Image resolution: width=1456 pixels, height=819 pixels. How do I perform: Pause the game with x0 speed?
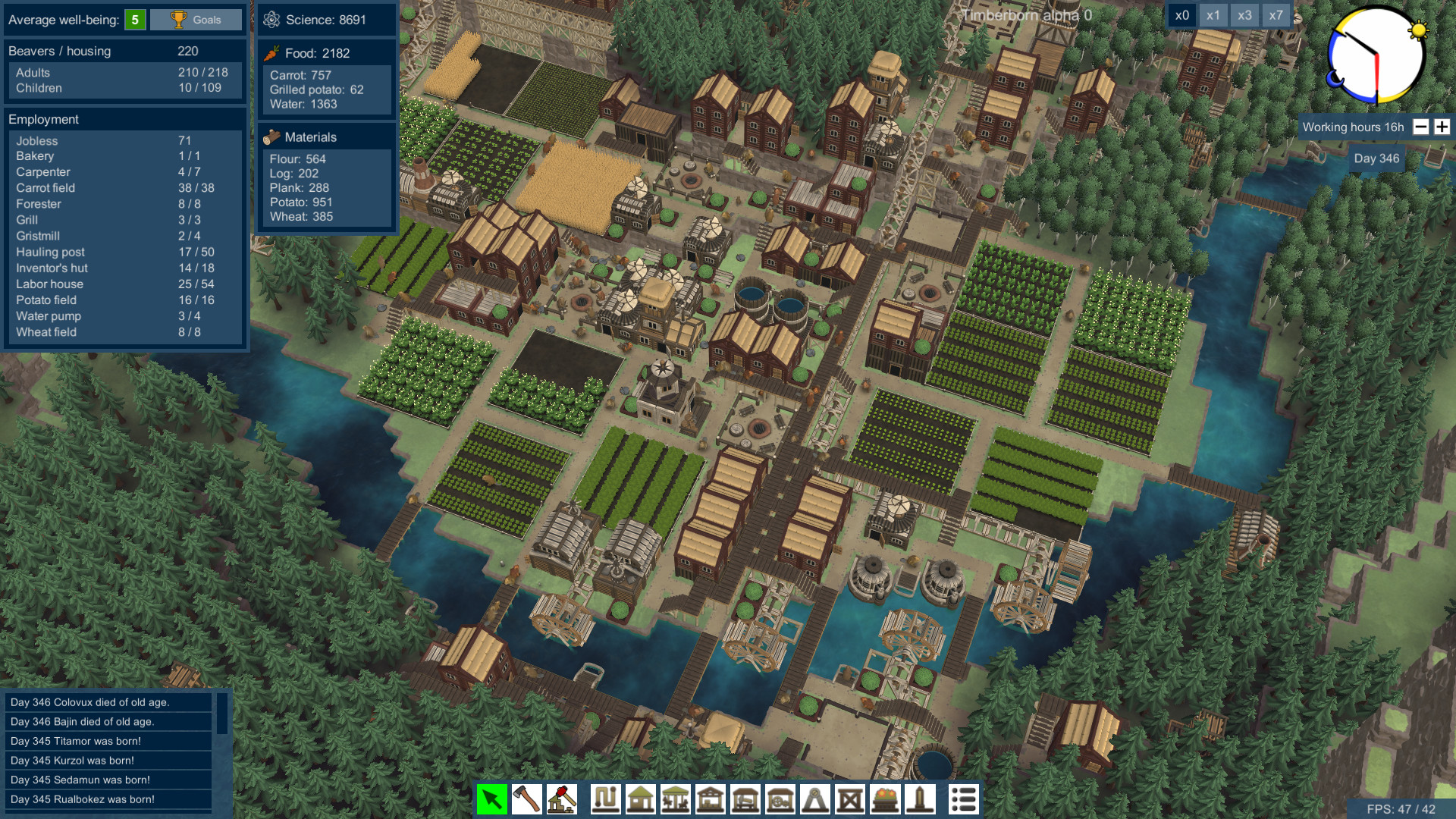pos(1184,15)
